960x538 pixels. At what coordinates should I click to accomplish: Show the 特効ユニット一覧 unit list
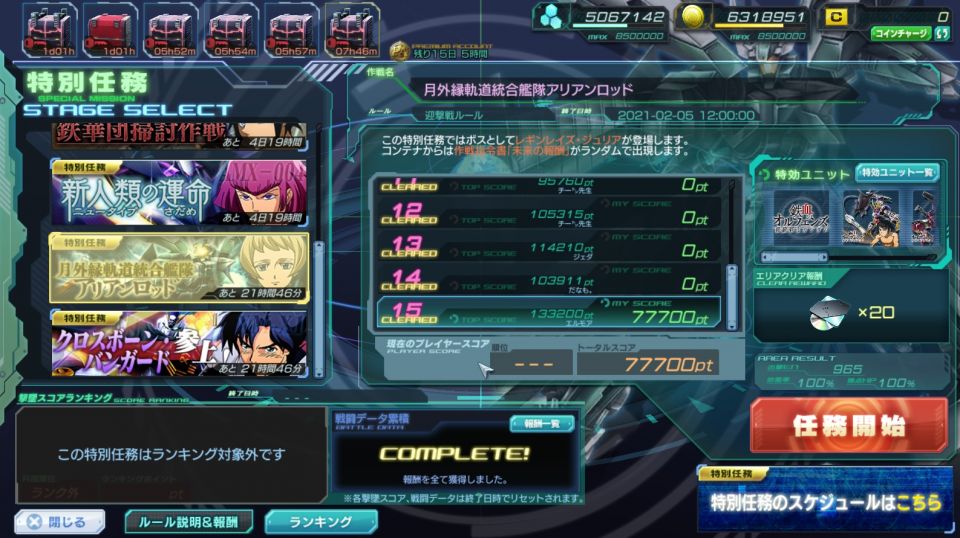pos(897,173)
